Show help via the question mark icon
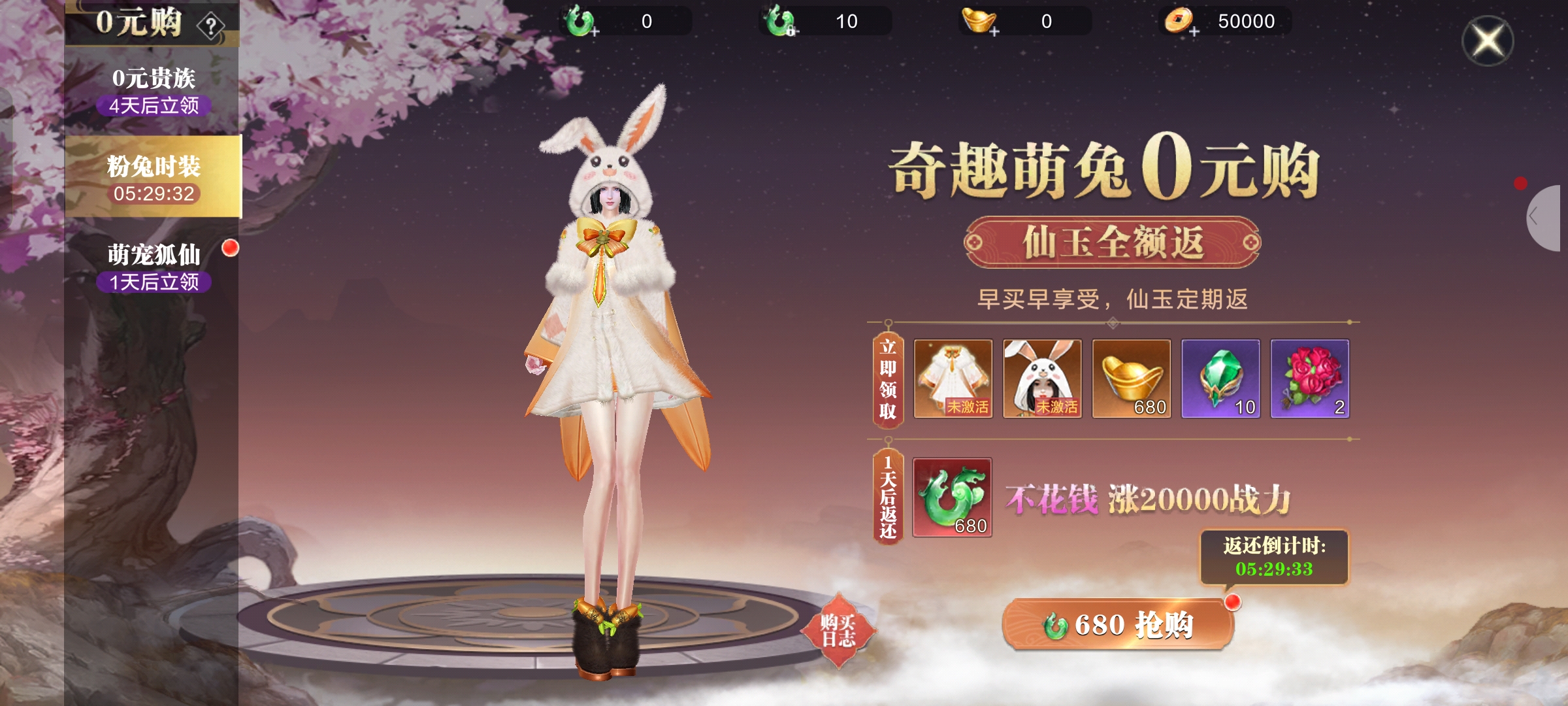 pyautogui.click(x=211, y=27)
